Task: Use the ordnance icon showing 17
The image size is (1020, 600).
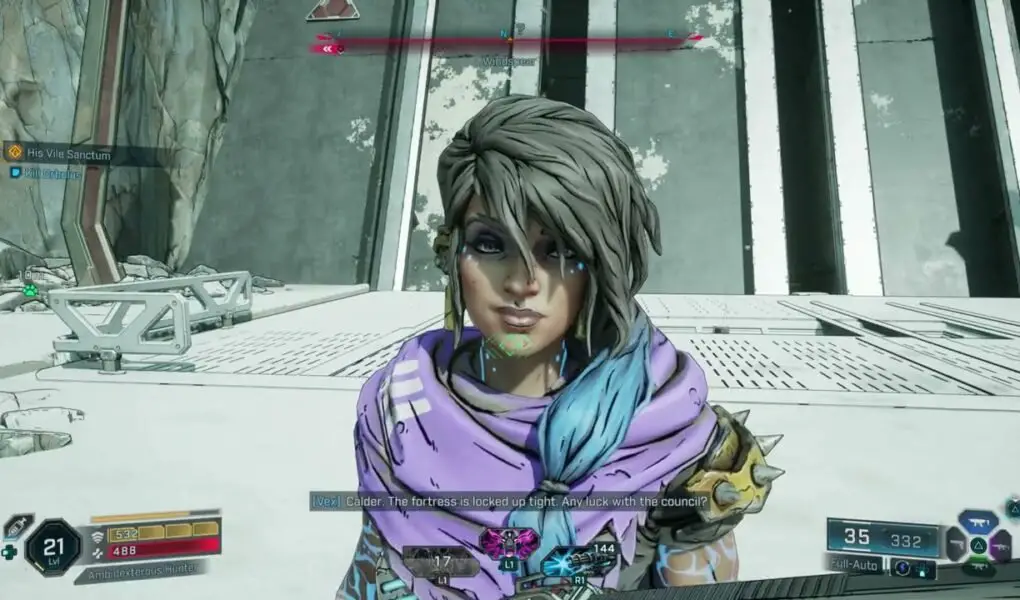Action: (x=440, y=561)
